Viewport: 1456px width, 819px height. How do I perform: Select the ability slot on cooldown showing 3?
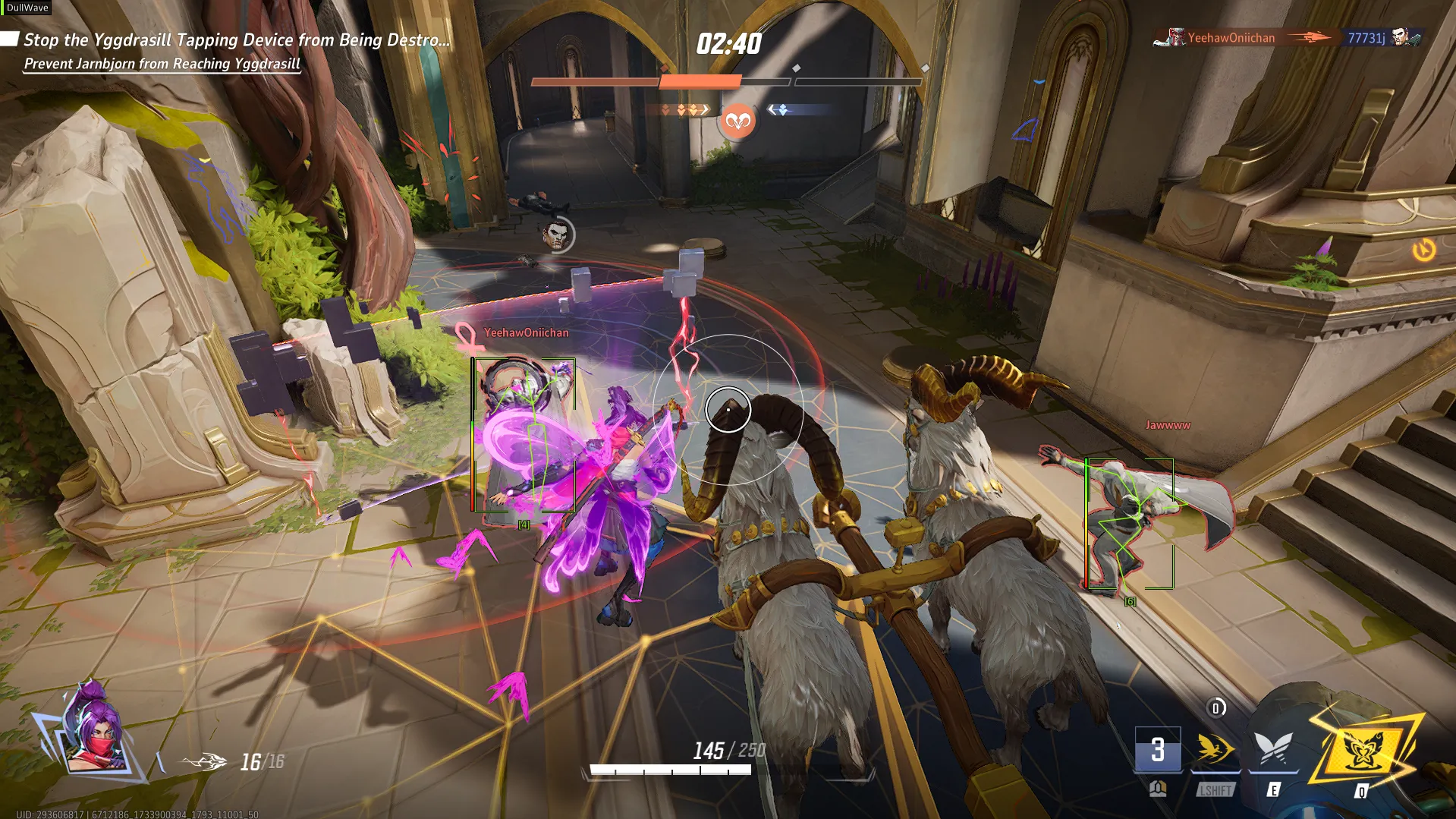click(x=1157, y=749)
